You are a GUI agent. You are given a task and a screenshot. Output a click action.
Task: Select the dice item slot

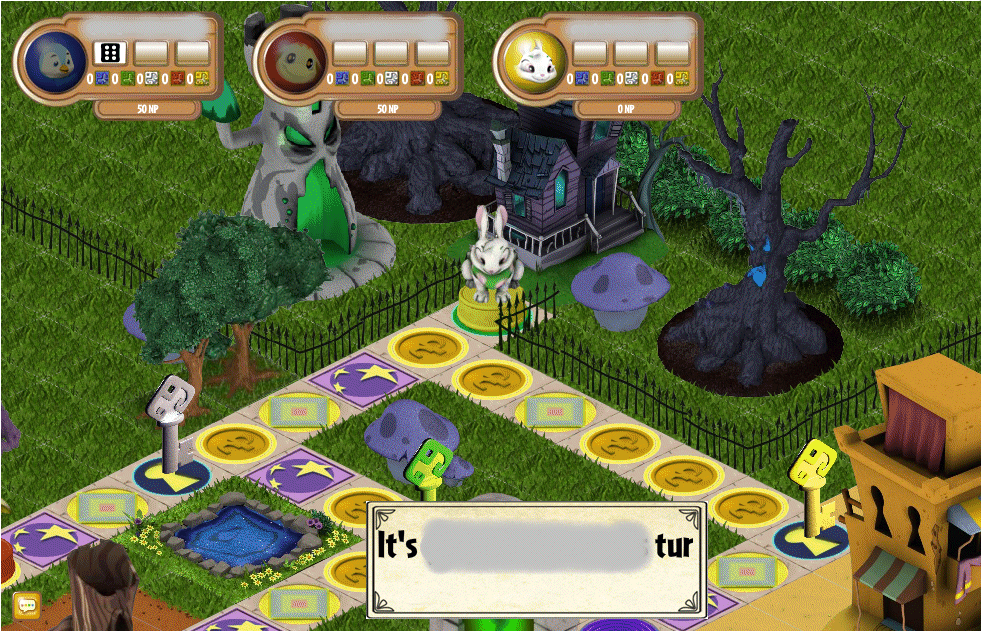click(108, 52)
